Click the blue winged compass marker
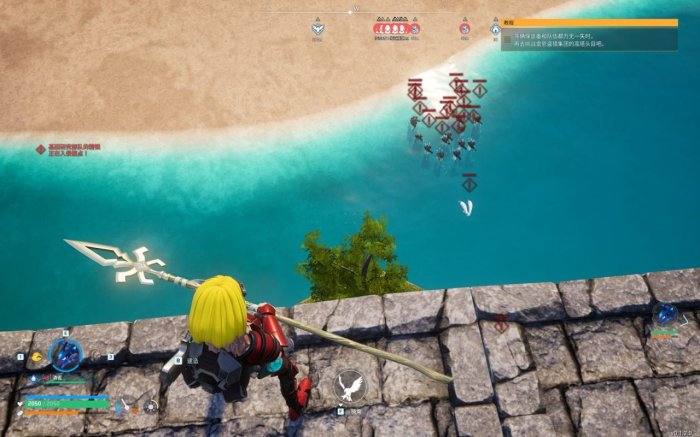The width and height of the screenshot is (700, 437). (x=317, y=29)
